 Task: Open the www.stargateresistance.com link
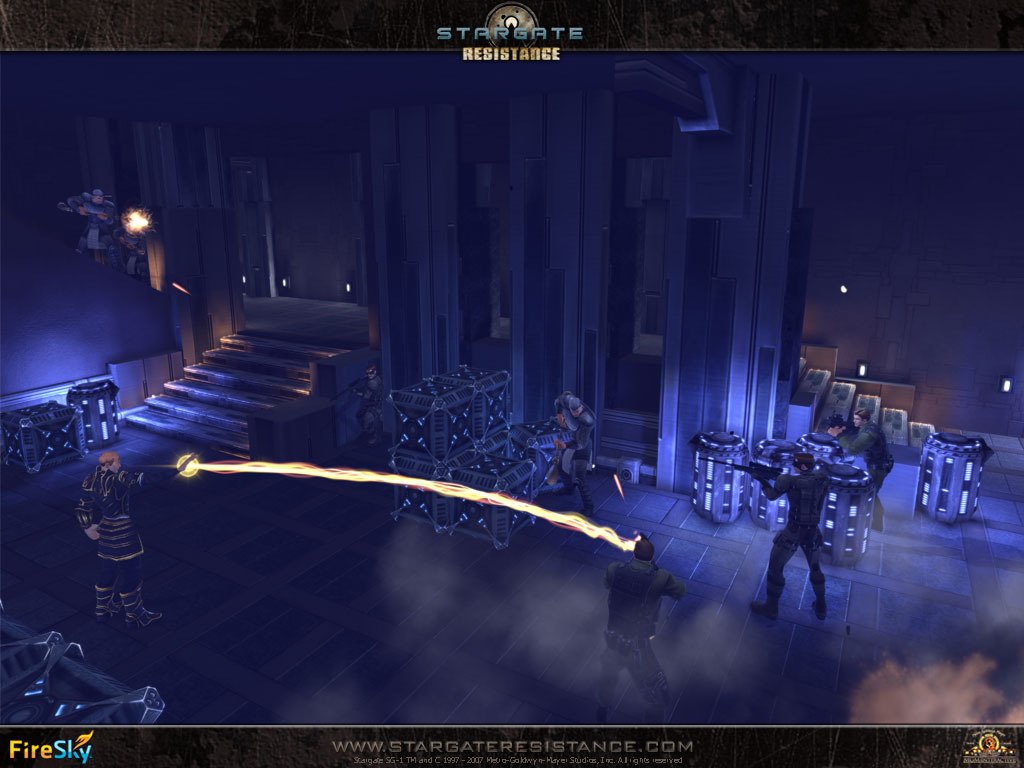coord(512,746)
